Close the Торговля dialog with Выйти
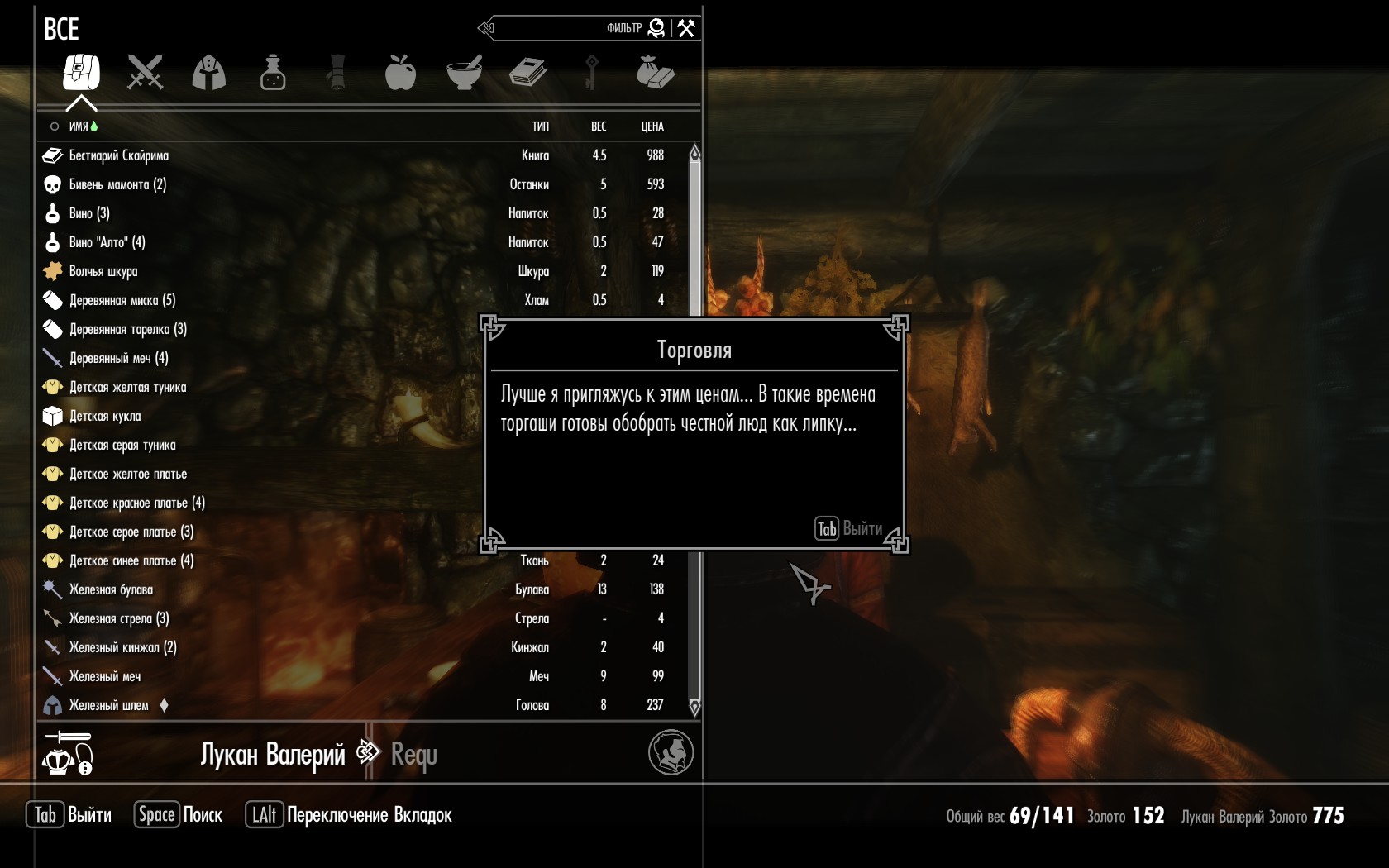The image size is (1389, 868). click(x=849, y=529)
